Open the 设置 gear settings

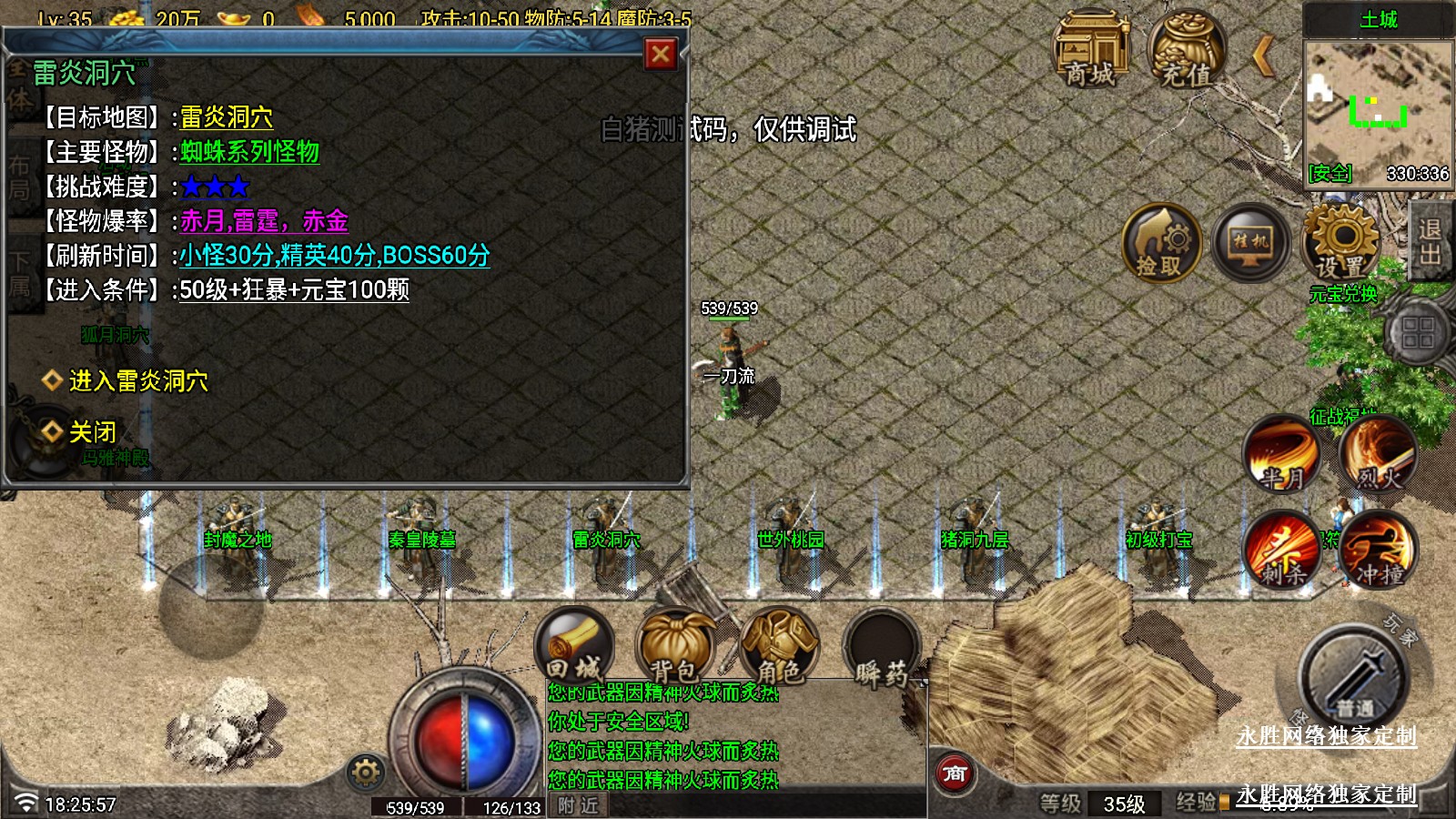(x=1341, y=243)
